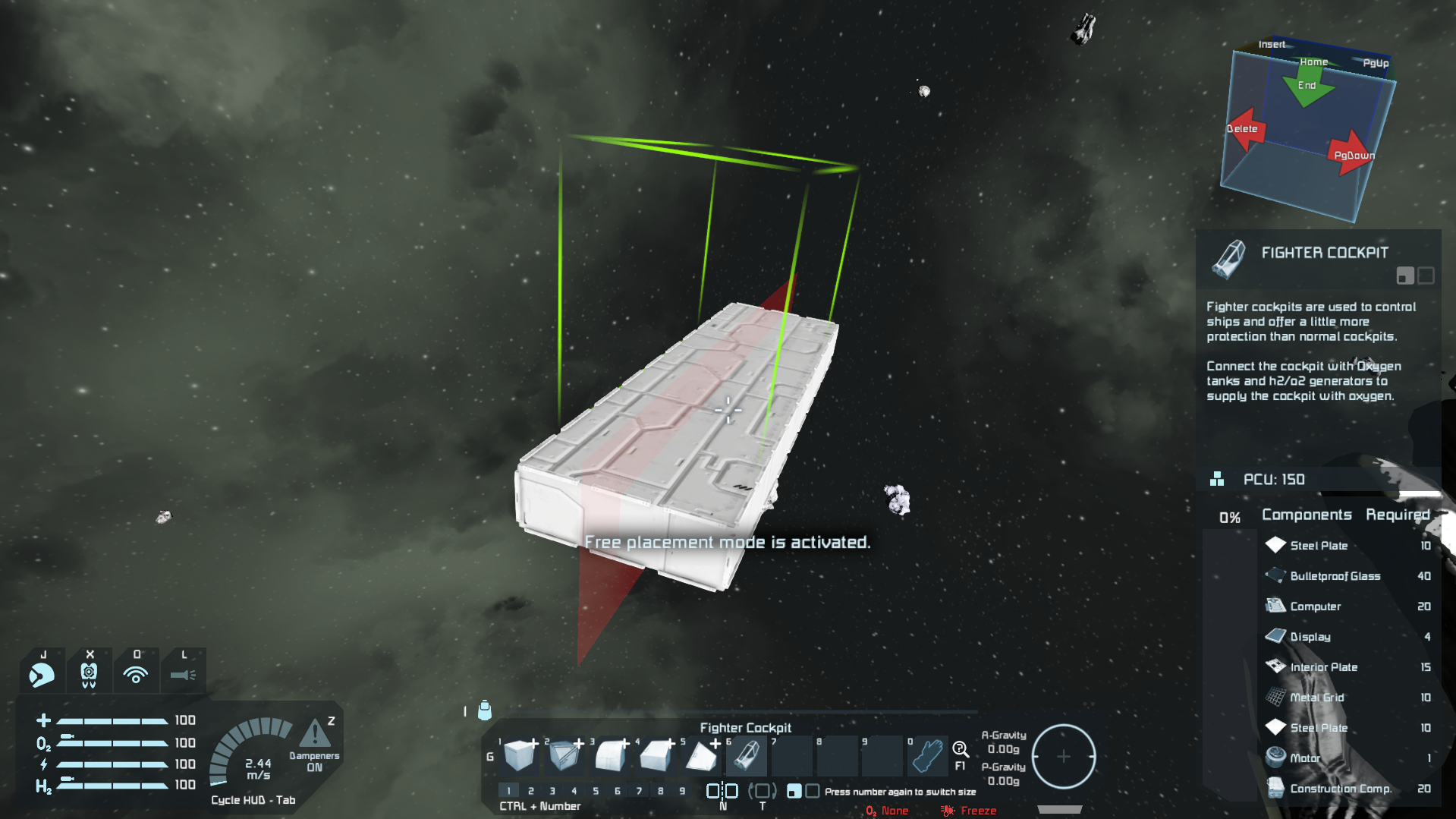The width and height of the screenshot is (1456, 819).
Task: Toggle the Dampeners warning indicator
Action: (314, 734)
